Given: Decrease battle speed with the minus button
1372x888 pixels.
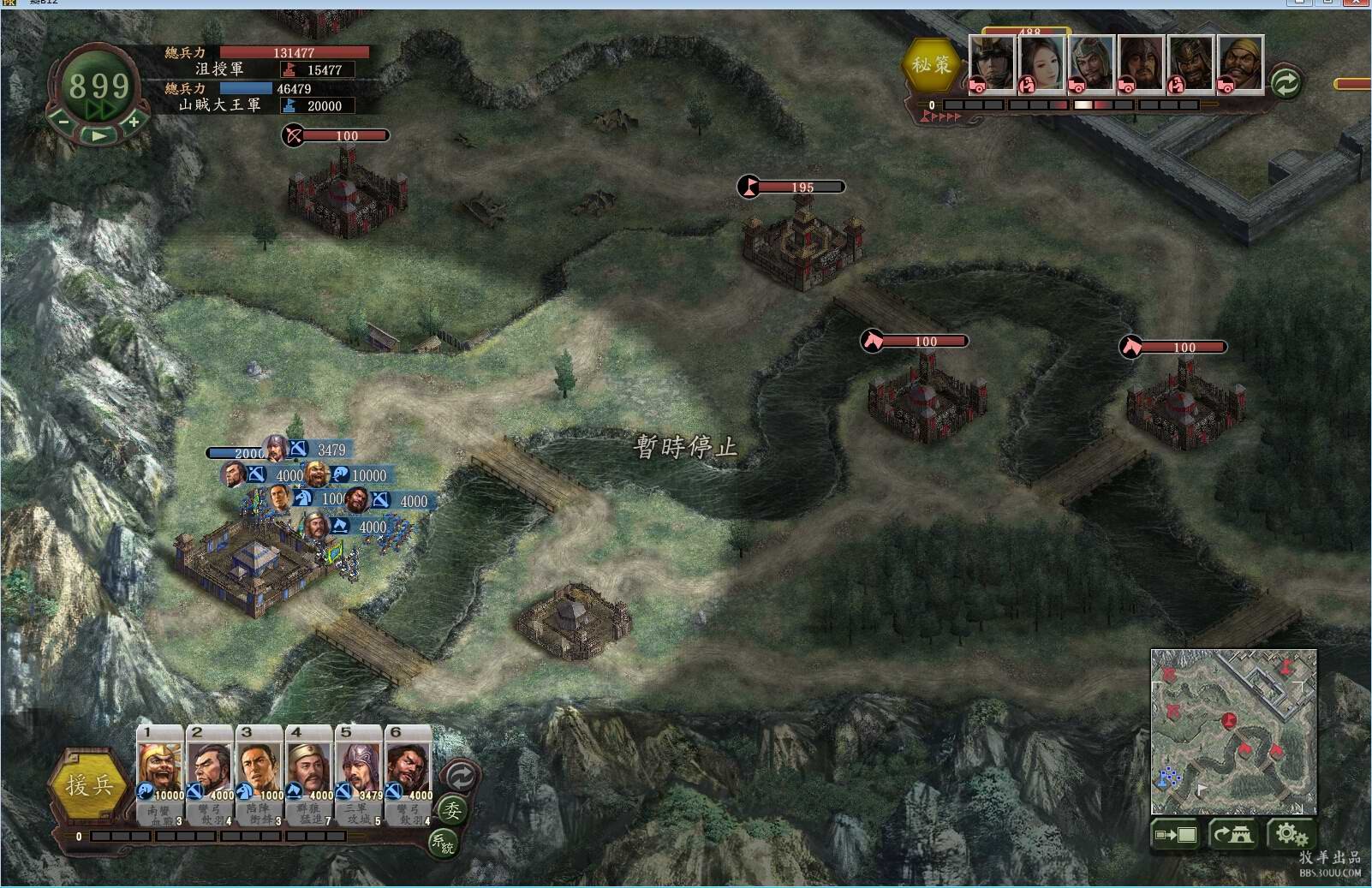Looking at the screenshot, I should [63, 122].
